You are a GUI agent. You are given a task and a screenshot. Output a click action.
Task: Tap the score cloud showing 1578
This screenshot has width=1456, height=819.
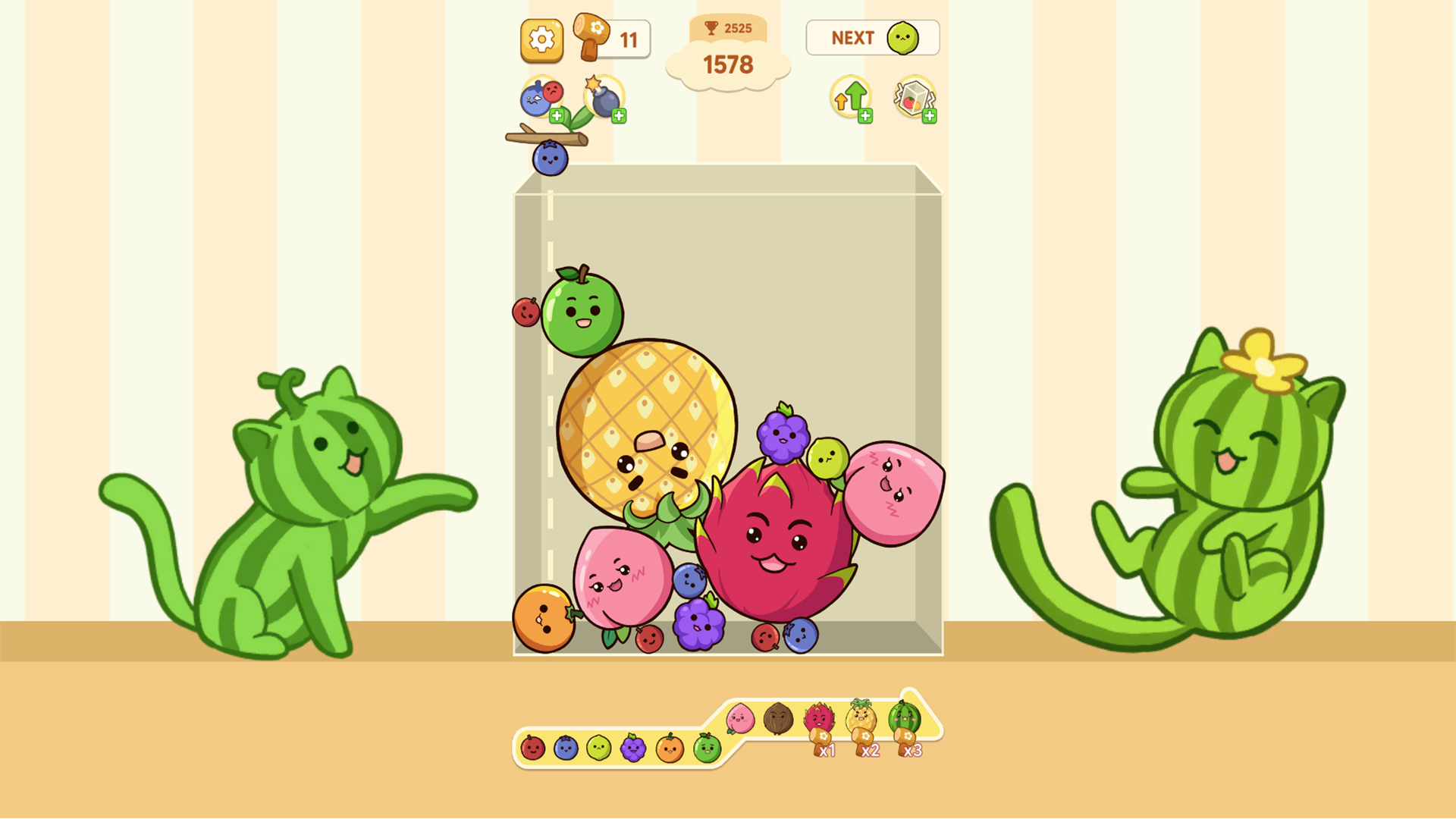coord(728,63)
